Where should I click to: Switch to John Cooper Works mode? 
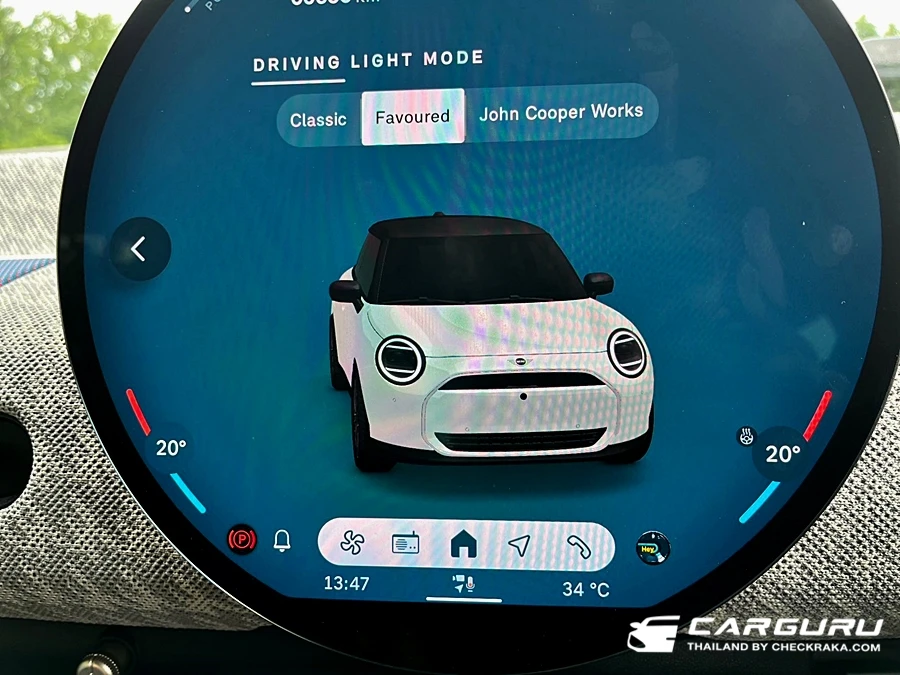point(560,113)
